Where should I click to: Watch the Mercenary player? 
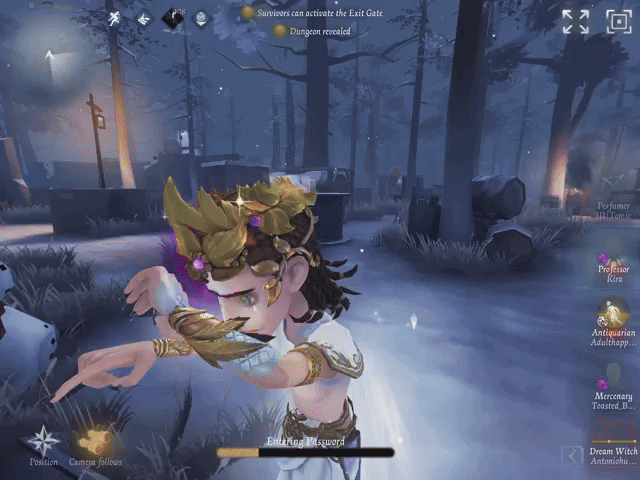[613, 392]
